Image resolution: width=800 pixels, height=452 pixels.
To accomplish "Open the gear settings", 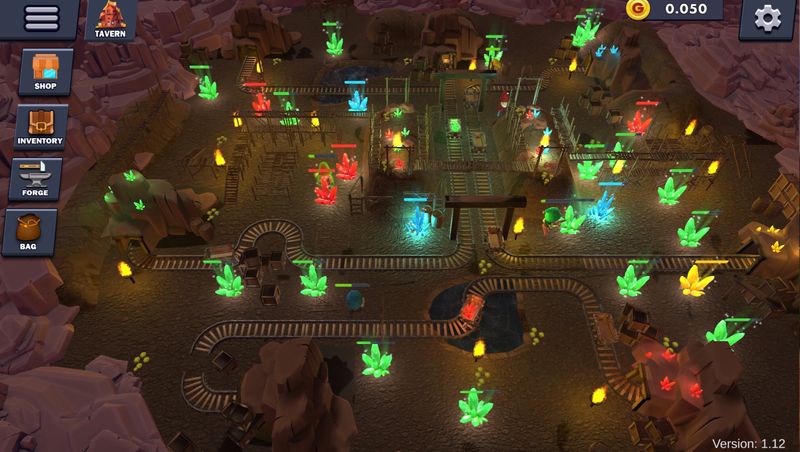I will click(x=767, y=18).
